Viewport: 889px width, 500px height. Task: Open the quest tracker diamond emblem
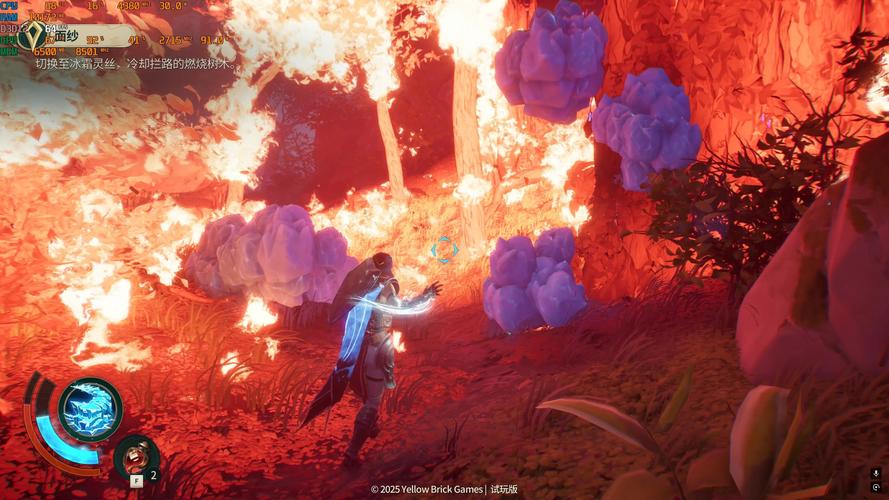click(x=37, y=37)
